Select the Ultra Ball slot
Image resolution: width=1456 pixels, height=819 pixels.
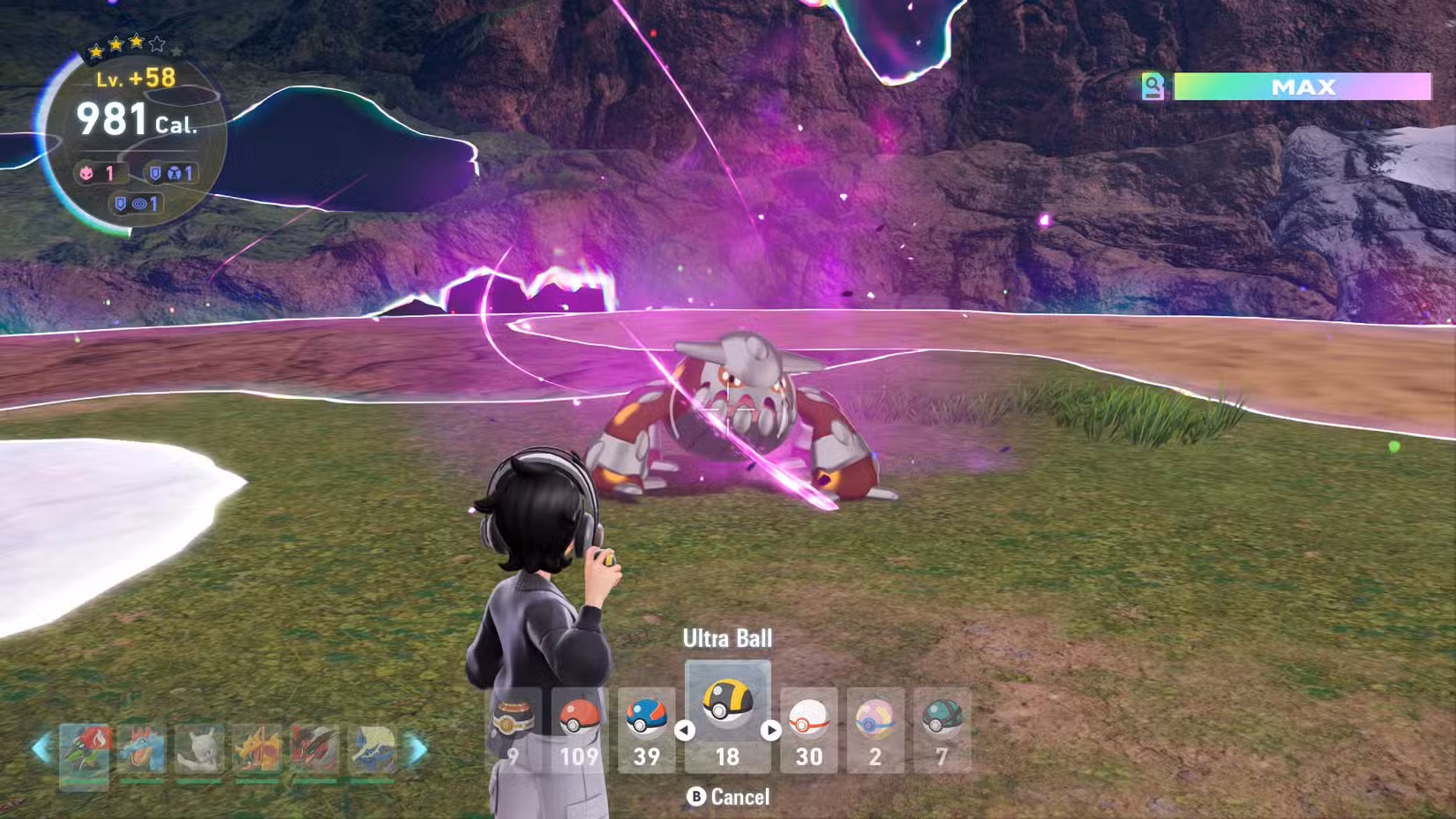coord(727,717)
